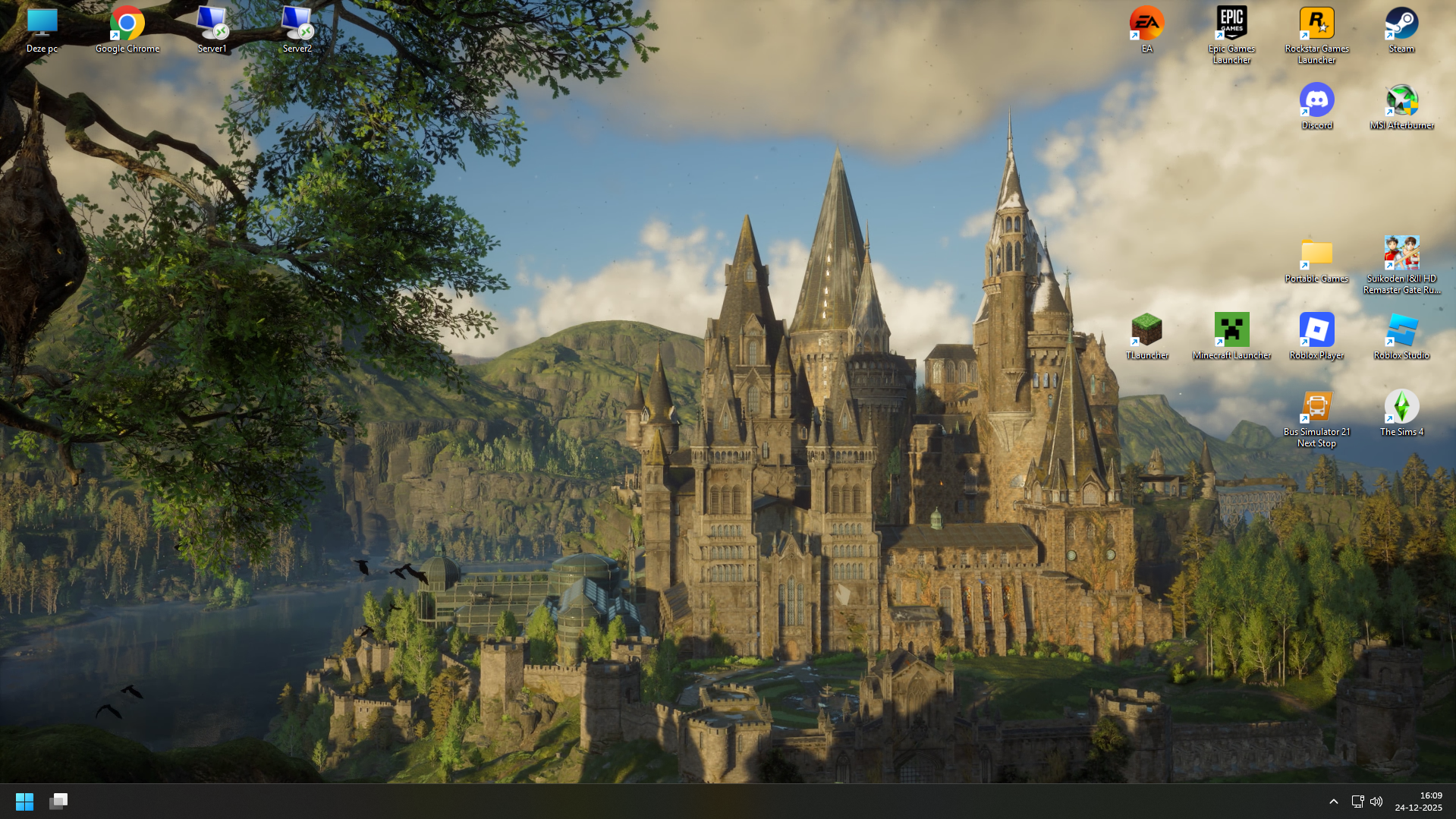The image size is (1456, 819).
Task: Click the Rockstar Games Launcher icon
Action: [x=1316, y=24]
